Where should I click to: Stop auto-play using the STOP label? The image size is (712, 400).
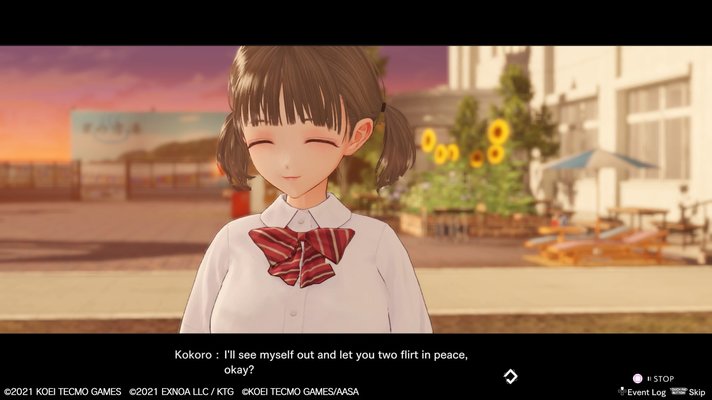click(x=663, y=379)
